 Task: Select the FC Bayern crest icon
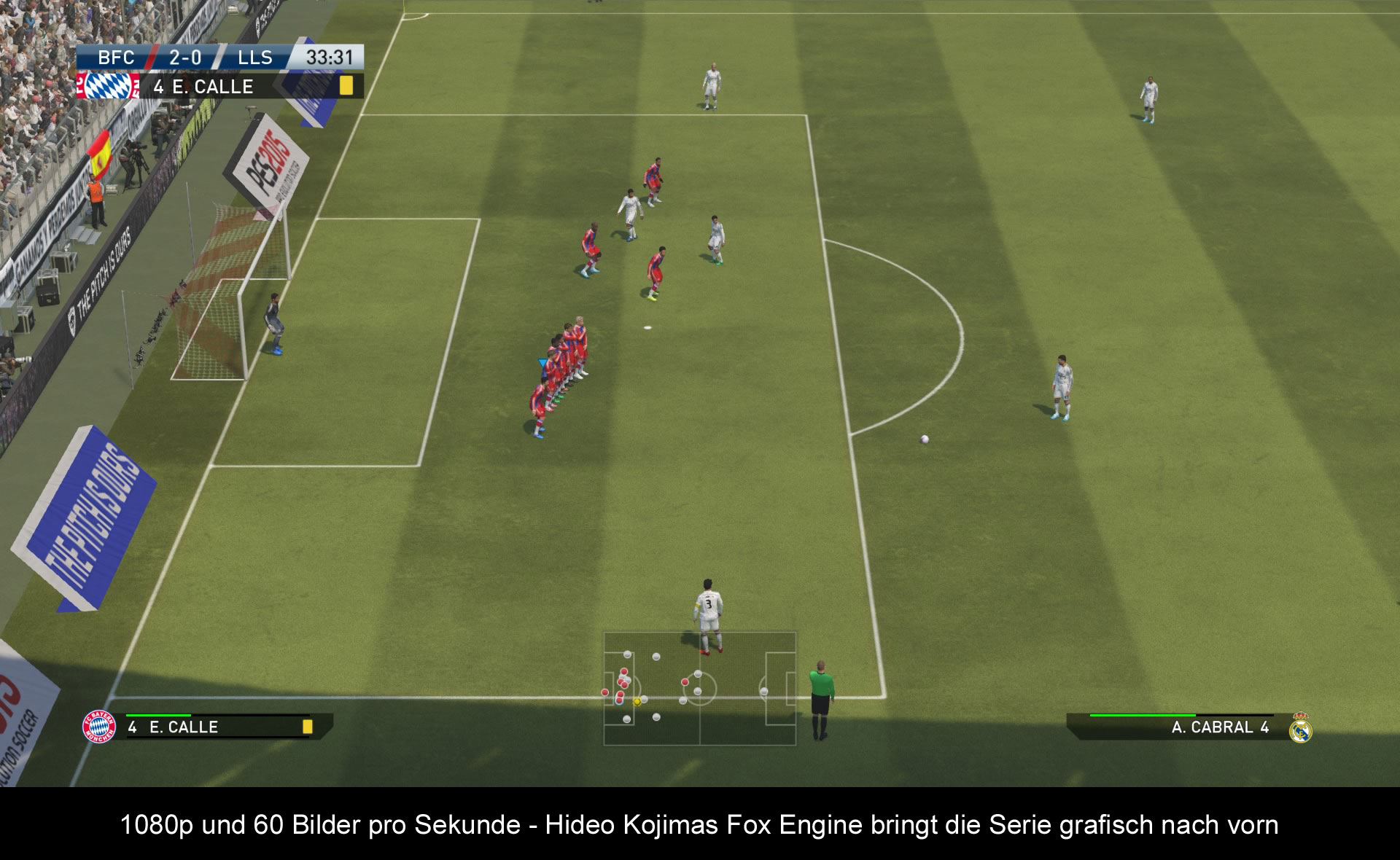(x=99, y=726)
